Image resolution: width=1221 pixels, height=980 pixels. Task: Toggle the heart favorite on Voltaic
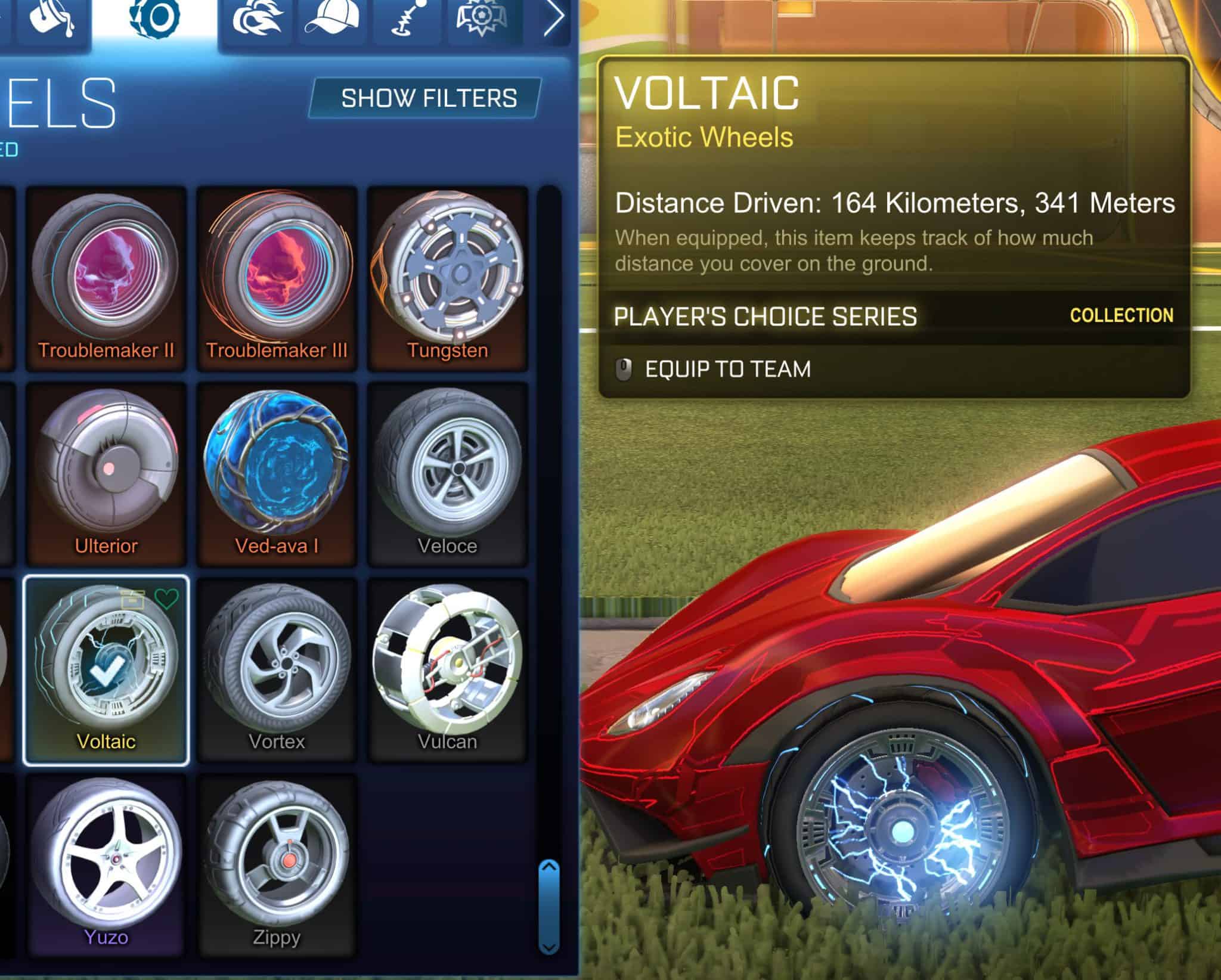pos(166,598)
